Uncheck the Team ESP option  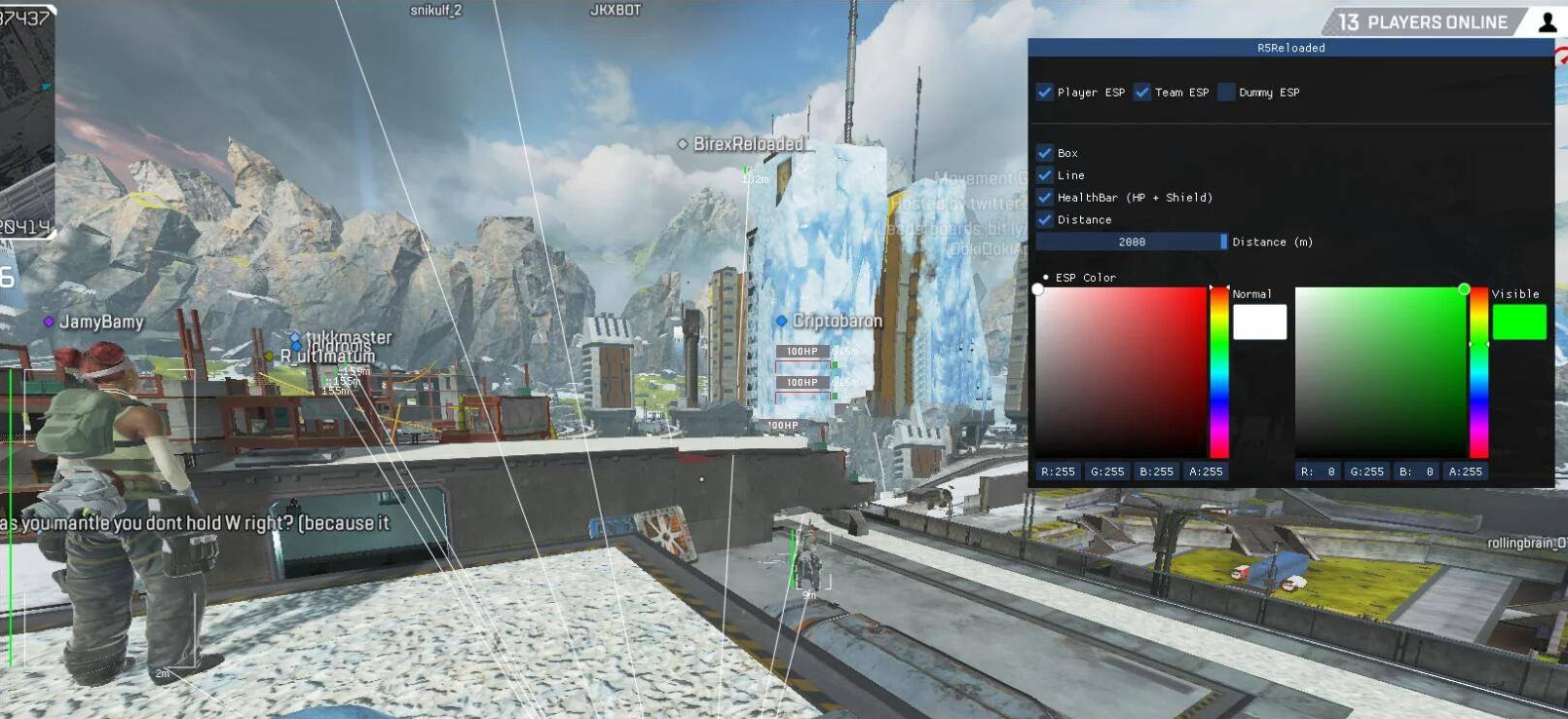1142,93
